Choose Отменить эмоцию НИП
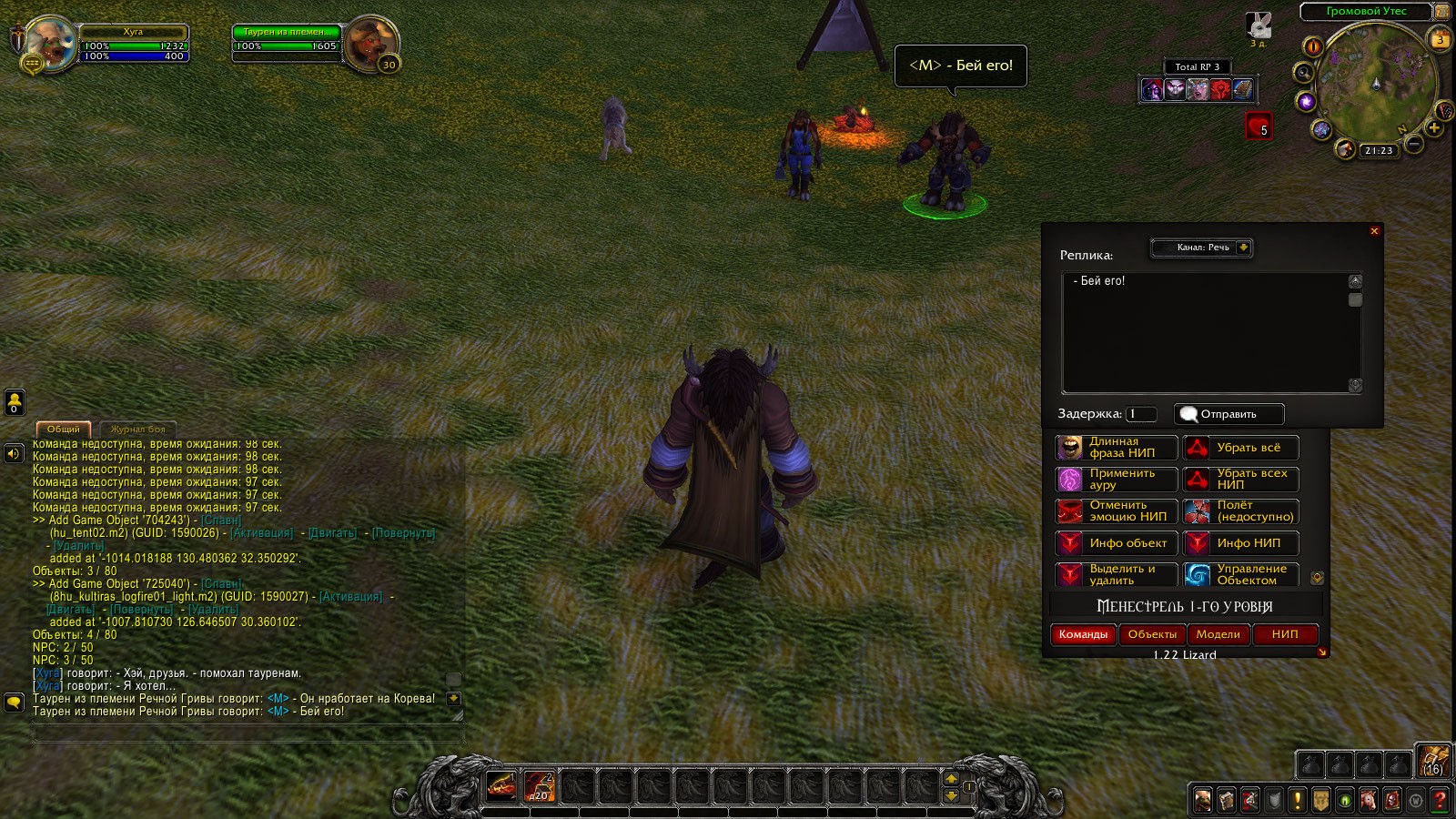Screen dimensions: 1456x819 click(x=1117, y=511)
